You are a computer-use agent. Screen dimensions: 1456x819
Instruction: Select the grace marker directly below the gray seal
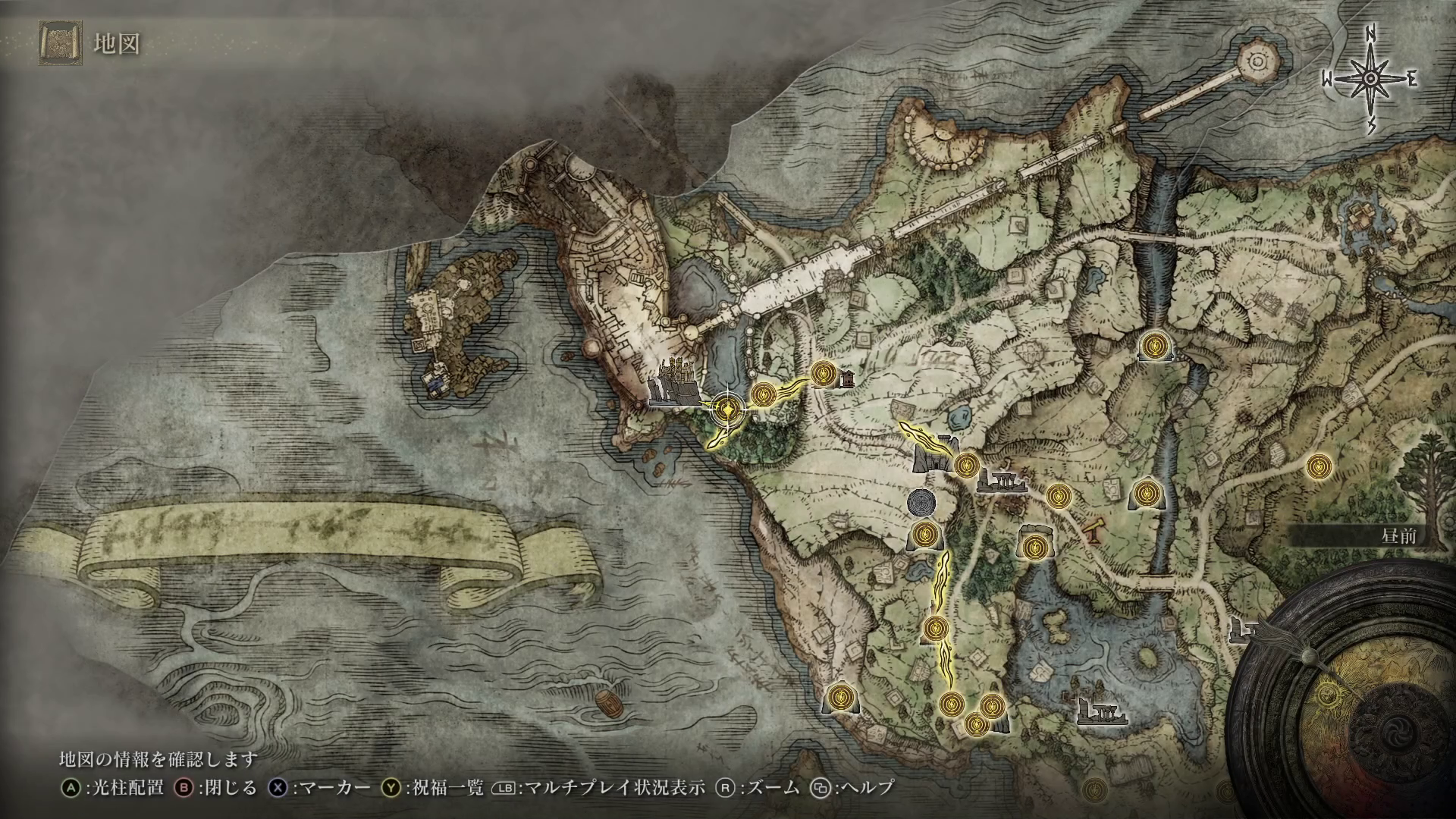pyautogui.click(x=924, y=535)
